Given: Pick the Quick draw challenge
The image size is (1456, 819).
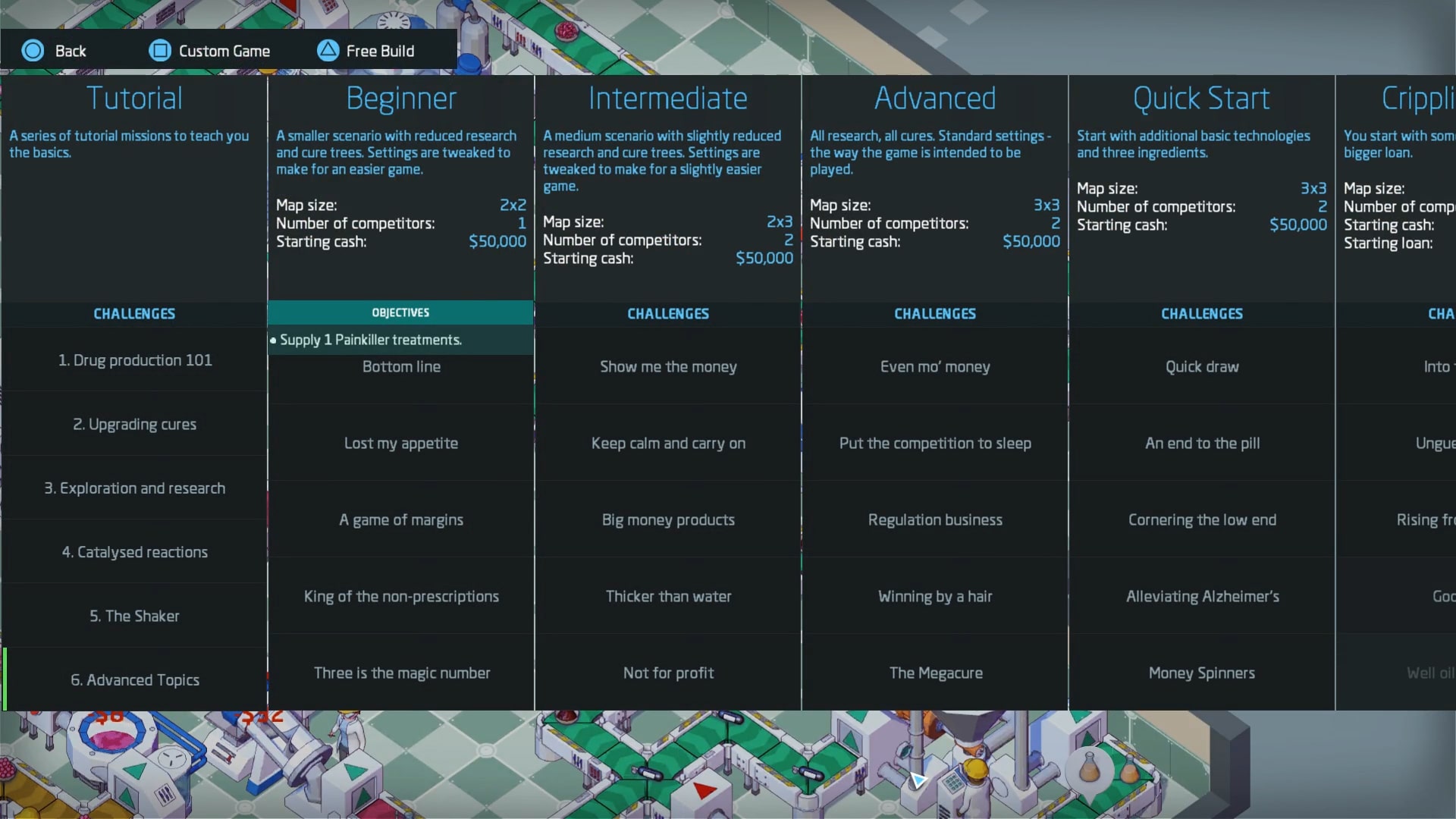Looking at the screenshot, I should [1202, 367].
